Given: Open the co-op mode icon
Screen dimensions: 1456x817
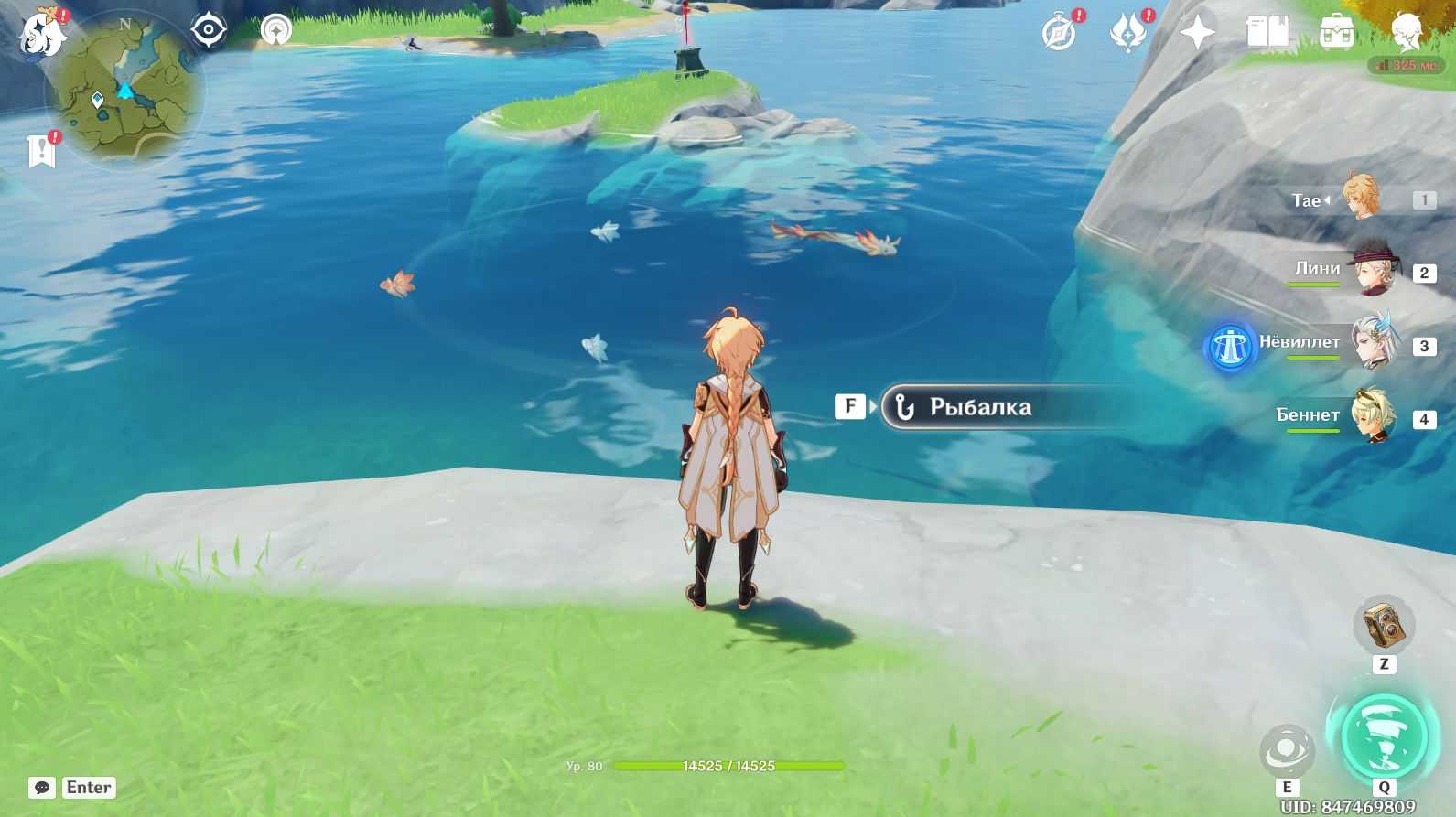Looking at the screenshot, I should (275, 30).
